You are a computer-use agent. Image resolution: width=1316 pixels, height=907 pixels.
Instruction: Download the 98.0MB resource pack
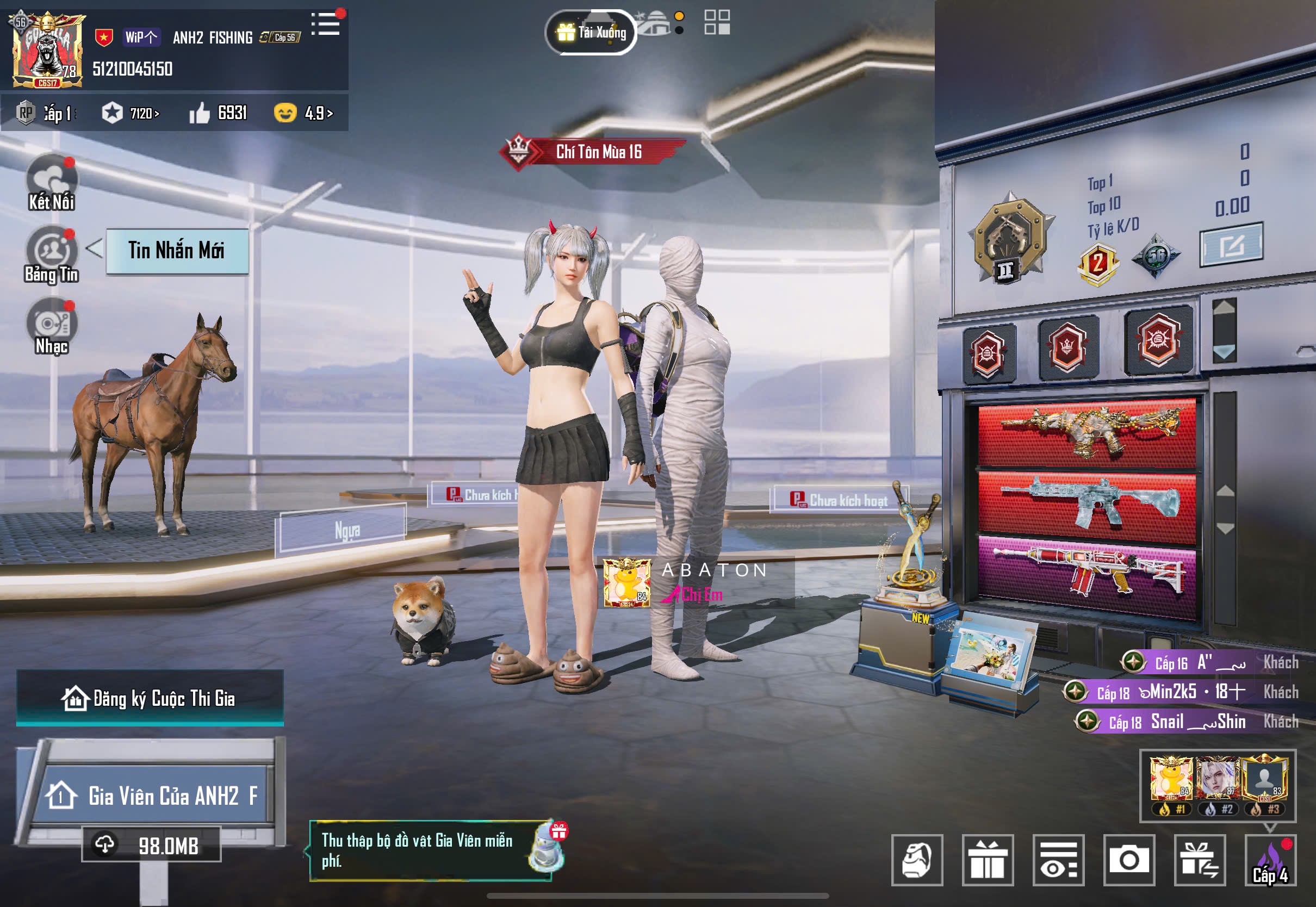click(151, 845)
